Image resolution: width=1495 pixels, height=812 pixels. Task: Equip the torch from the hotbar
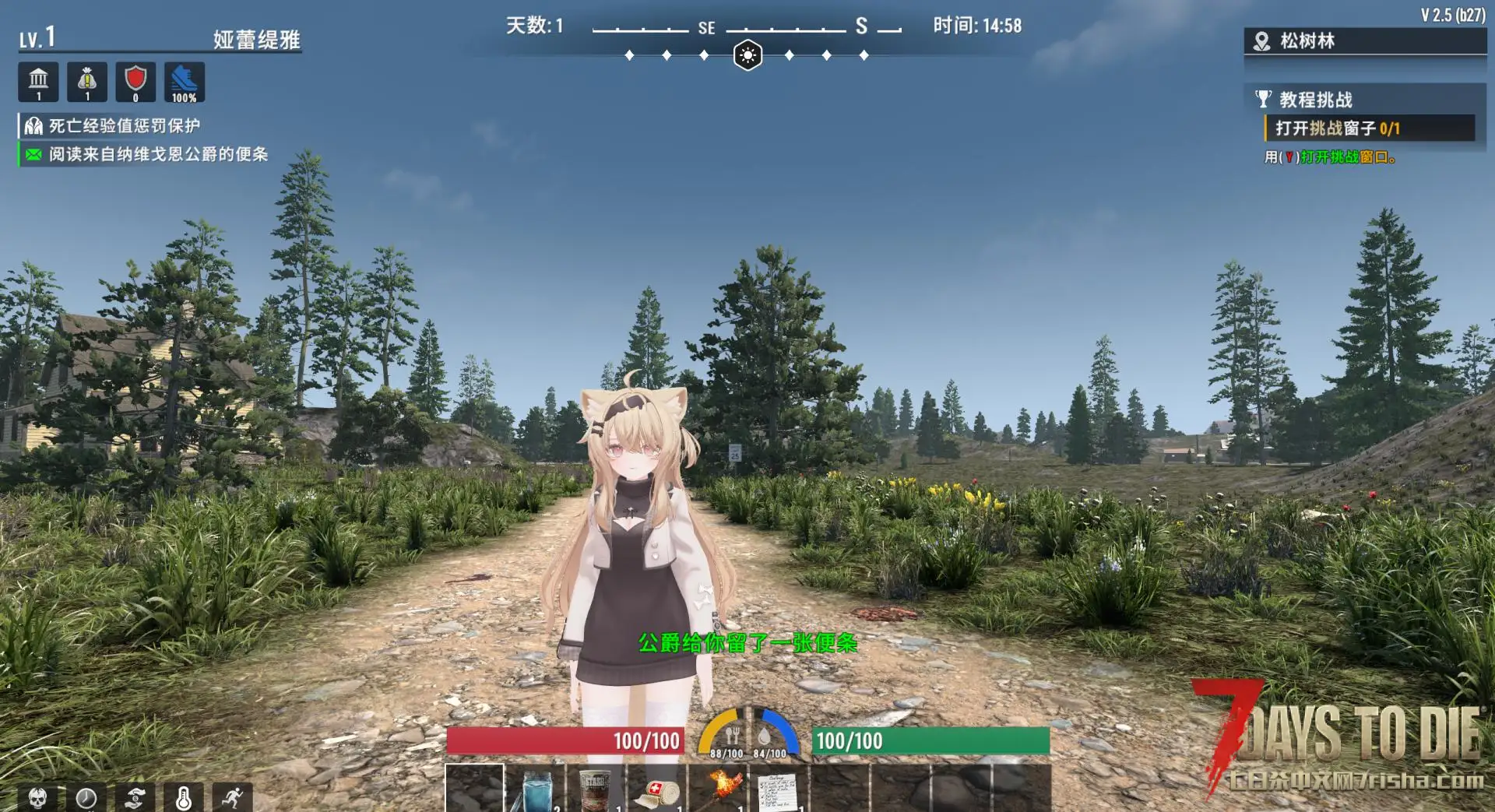click(718, 789)
